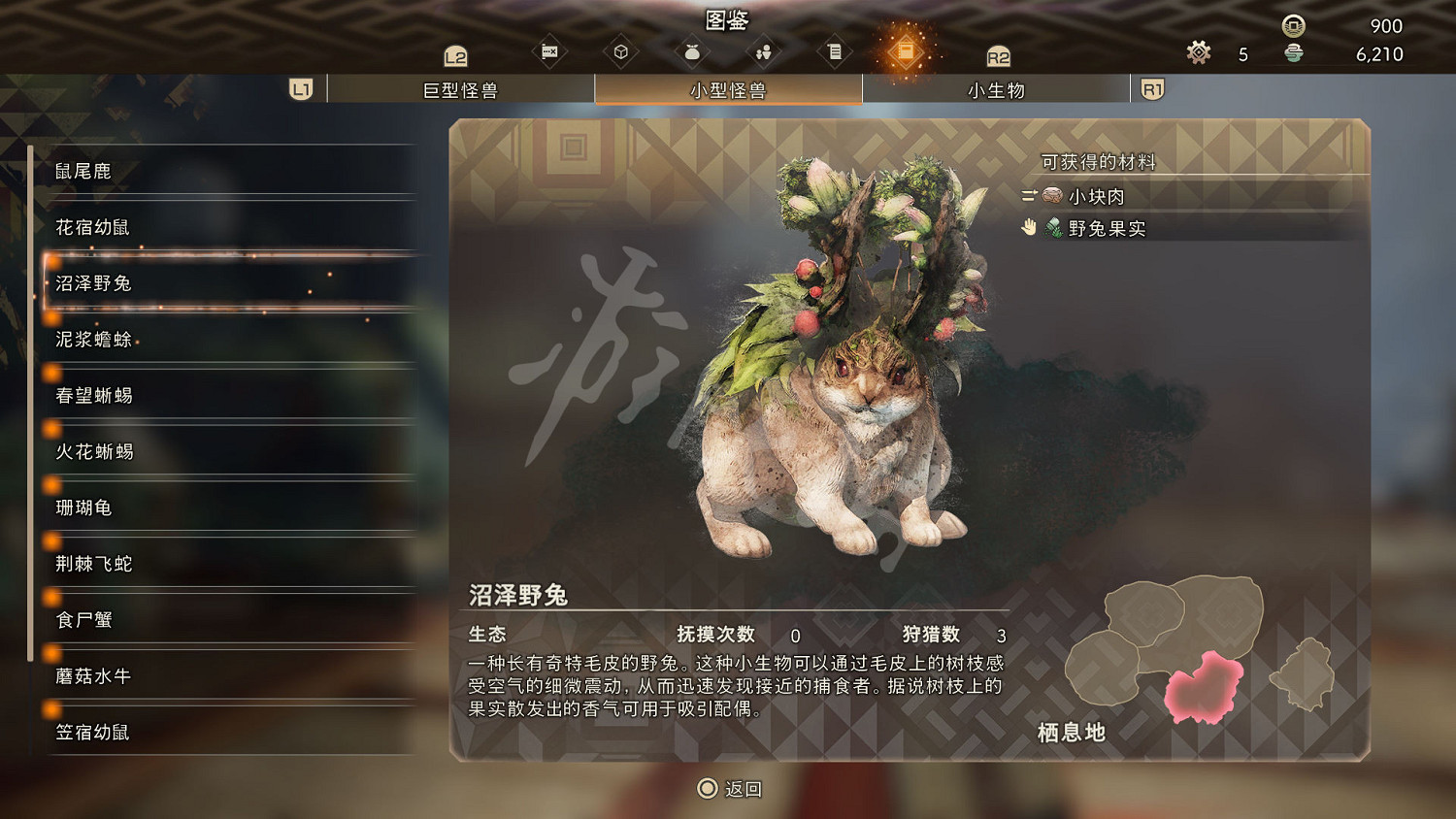Expand the L1 tab switcher
Image resolution: width=1456 pixels, height=819 pixels.
[300, 88]
